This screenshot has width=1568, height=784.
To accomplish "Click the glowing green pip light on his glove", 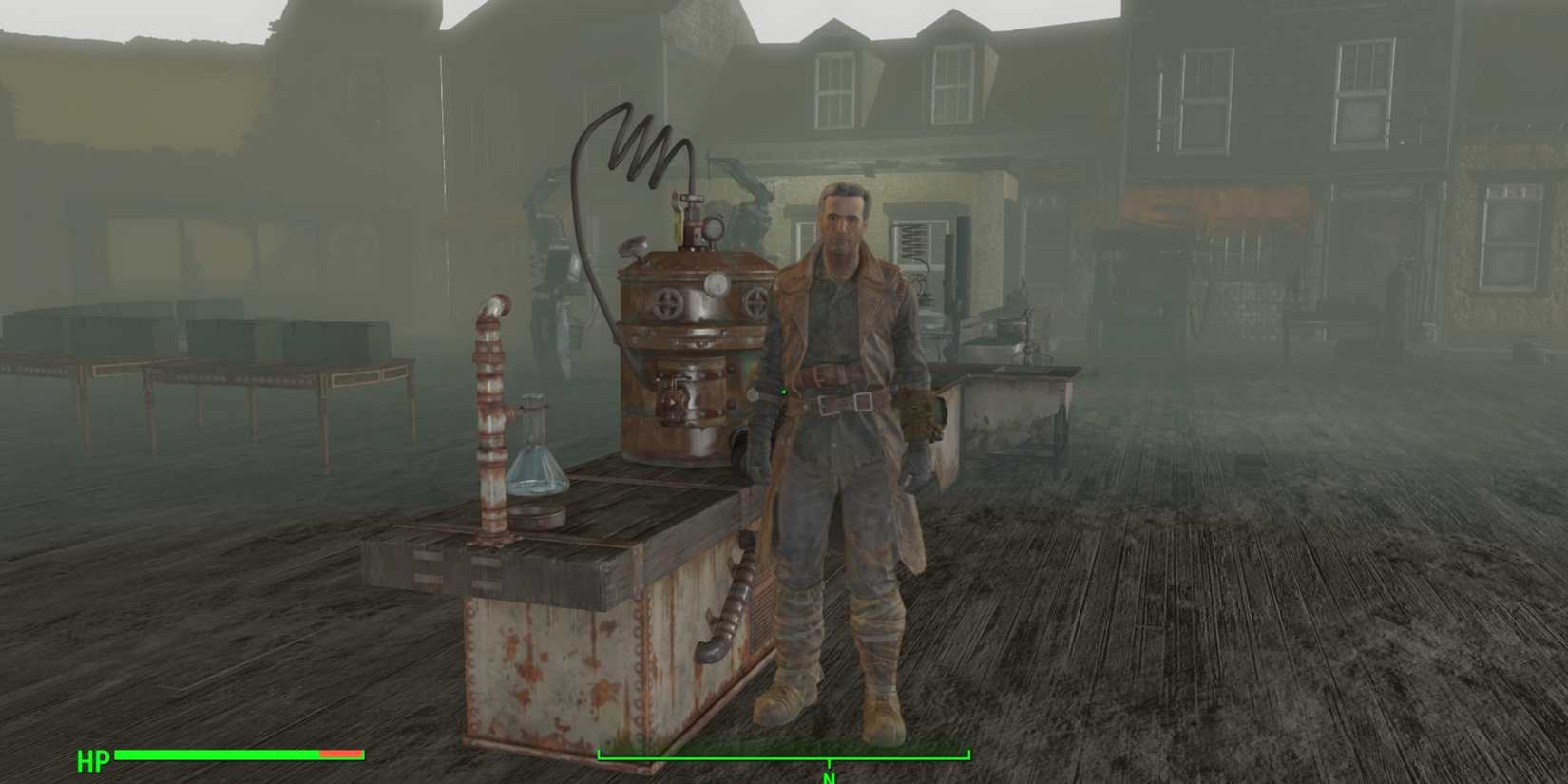I will 784,392.
